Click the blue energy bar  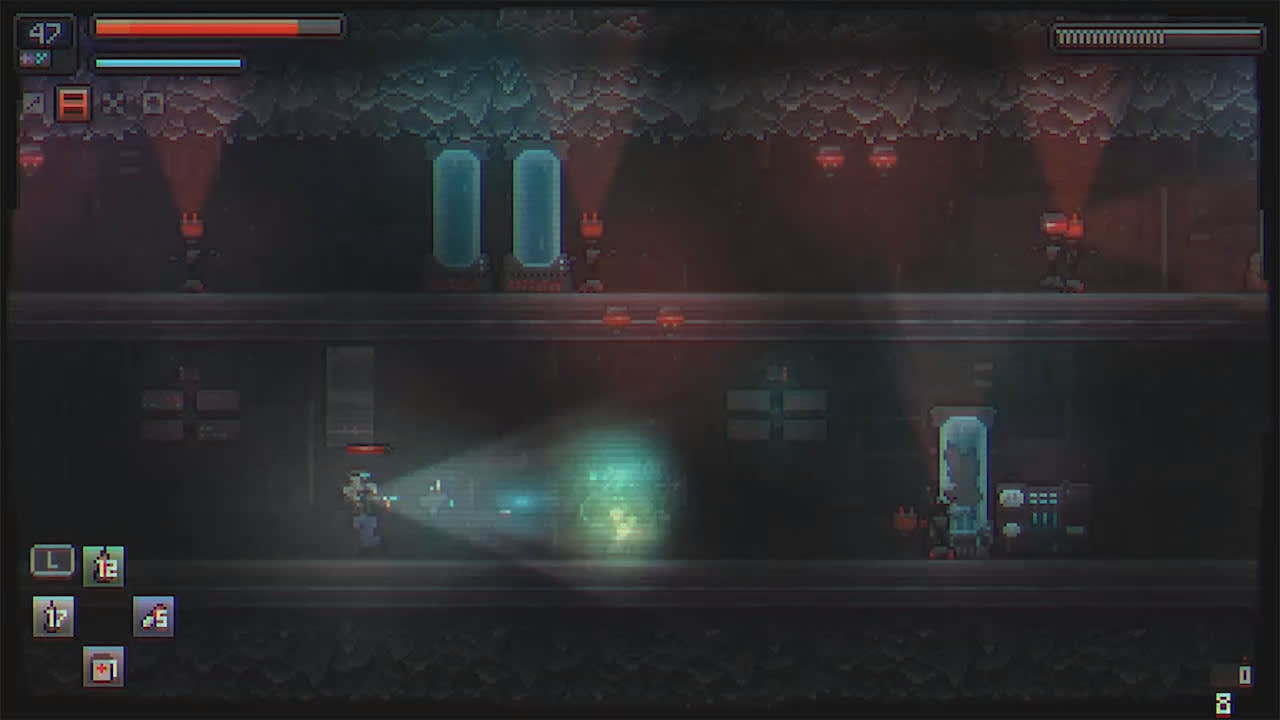click(165, 62)
